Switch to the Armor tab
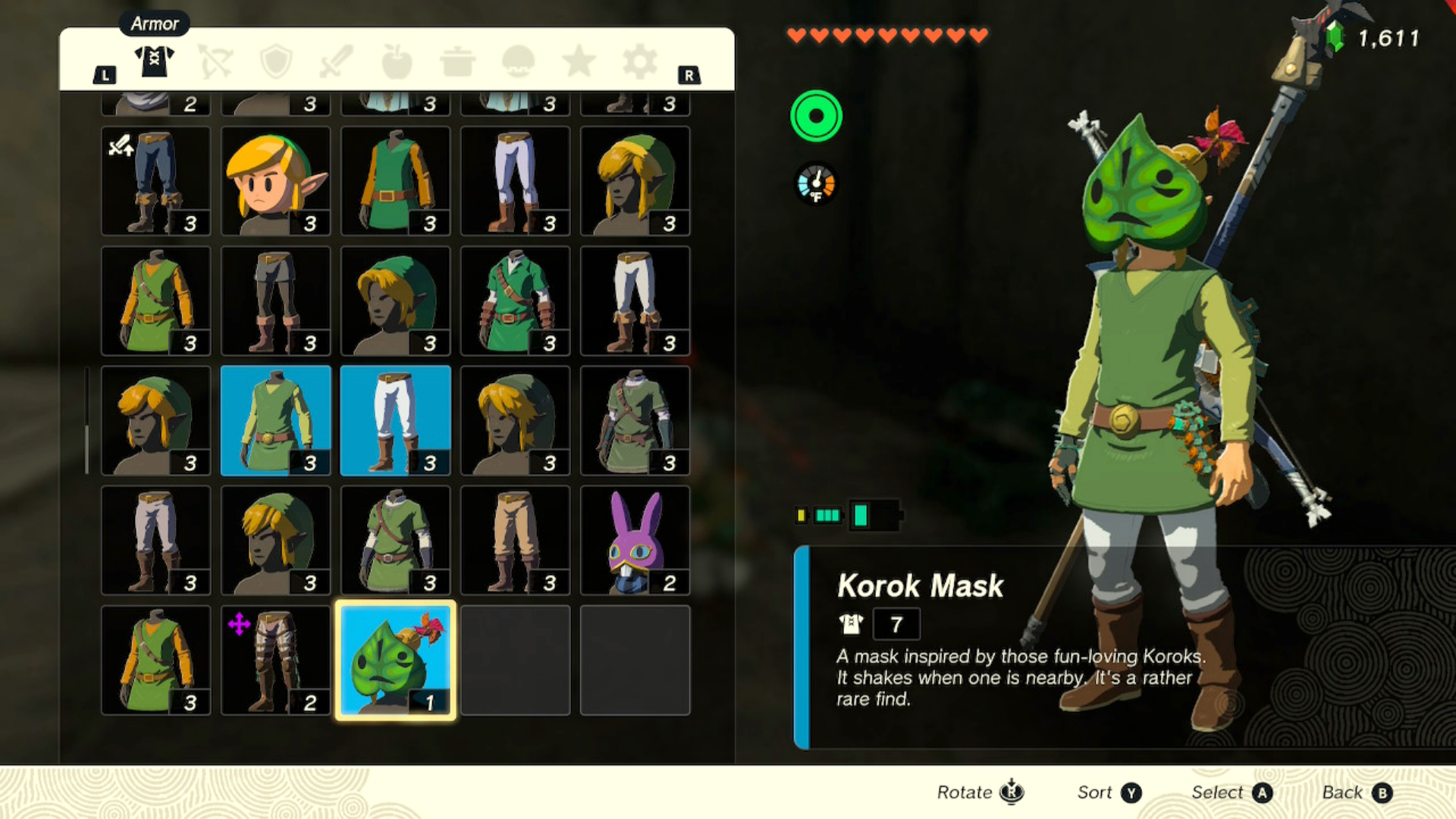Image resolution: width=1456 pixels, height=819 pixels. 154,61
